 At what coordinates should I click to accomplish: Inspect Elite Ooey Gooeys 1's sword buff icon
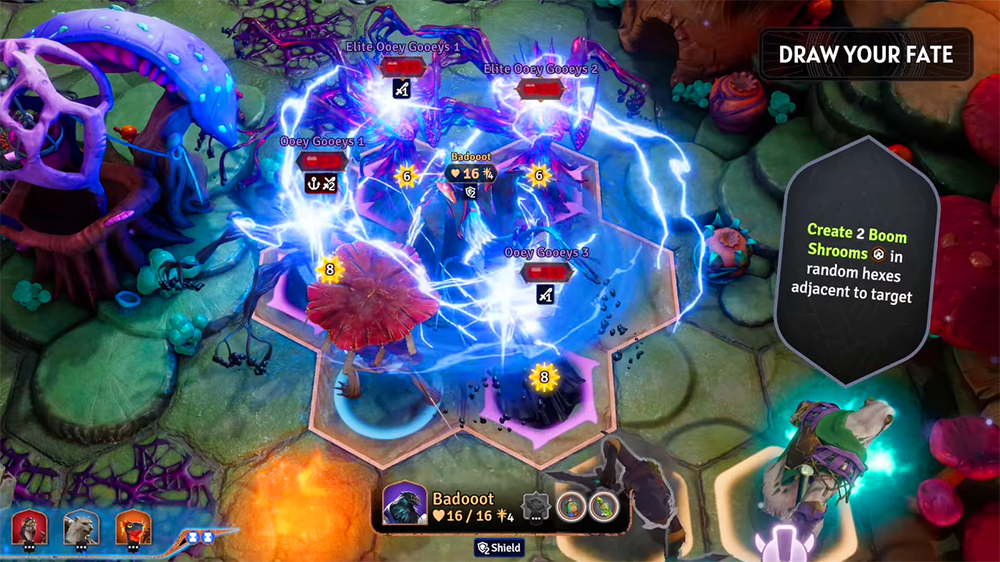(402, 88)
